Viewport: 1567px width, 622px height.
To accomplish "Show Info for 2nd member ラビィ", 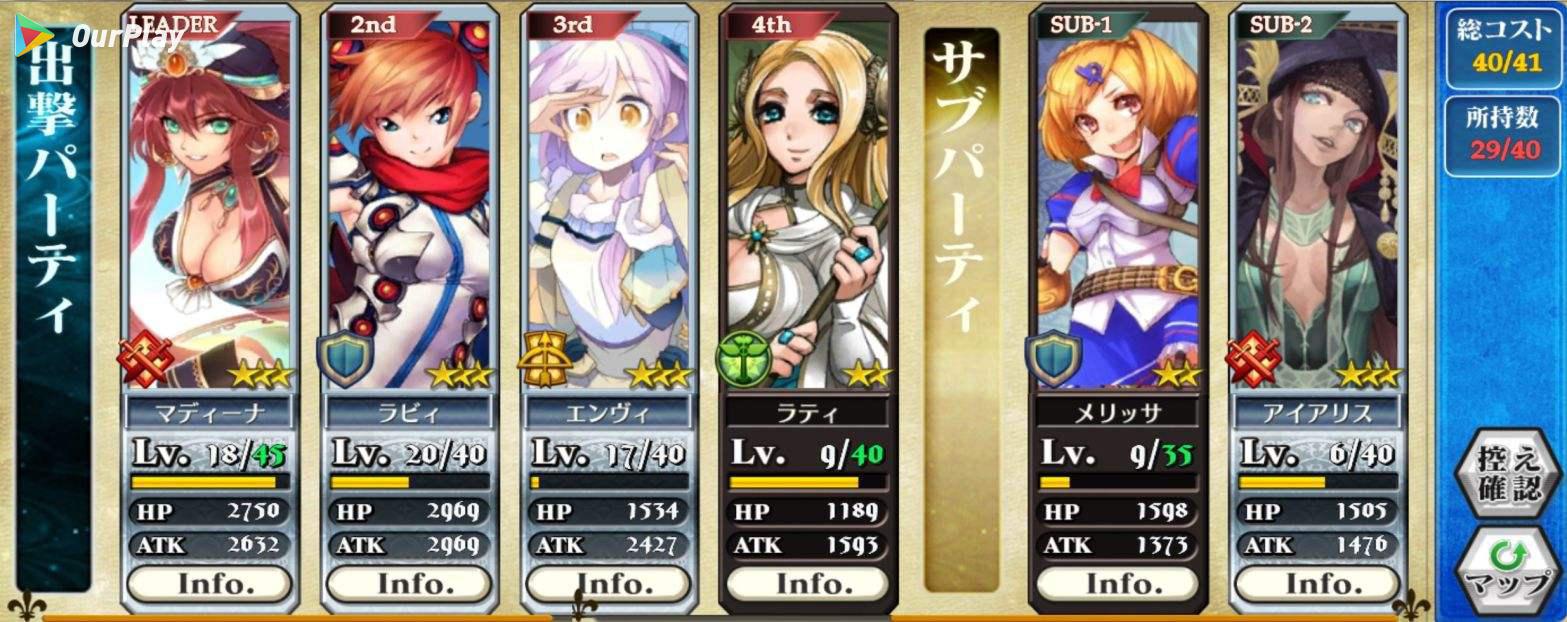I will tap(408, 583).
